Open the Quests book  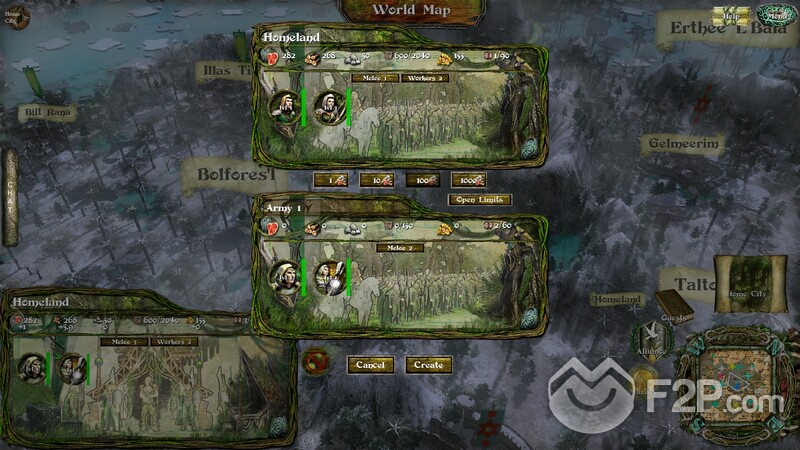tap(672, 305)
